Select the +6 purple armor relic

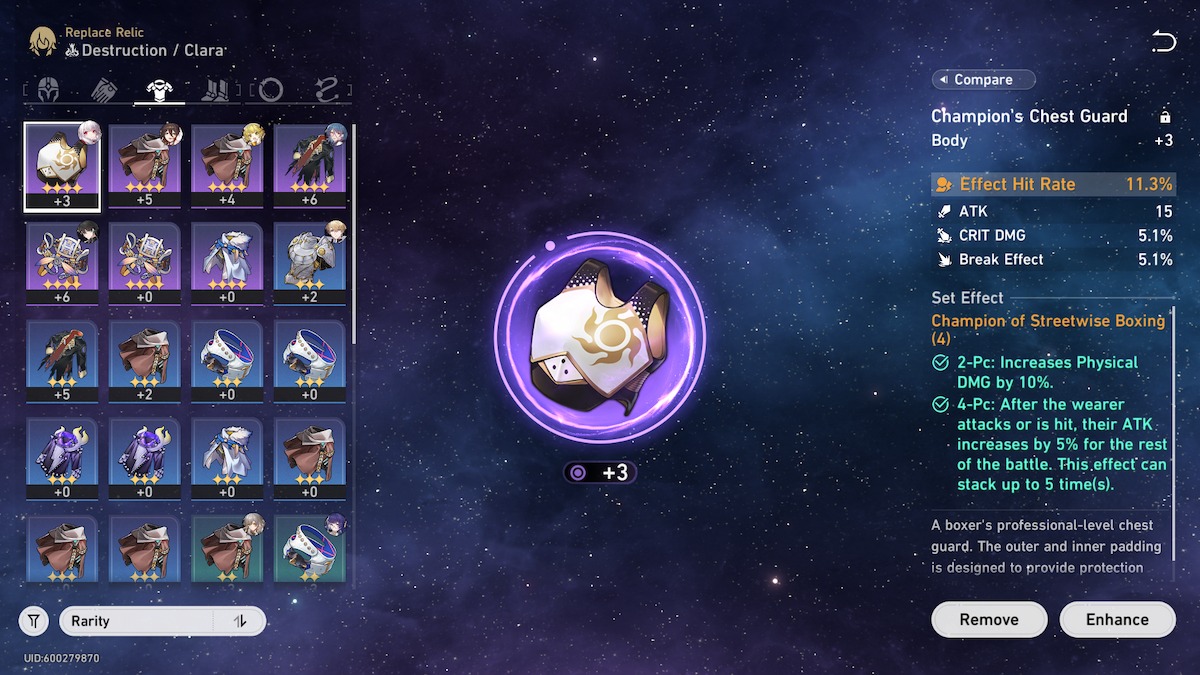[x=62, y=264]
